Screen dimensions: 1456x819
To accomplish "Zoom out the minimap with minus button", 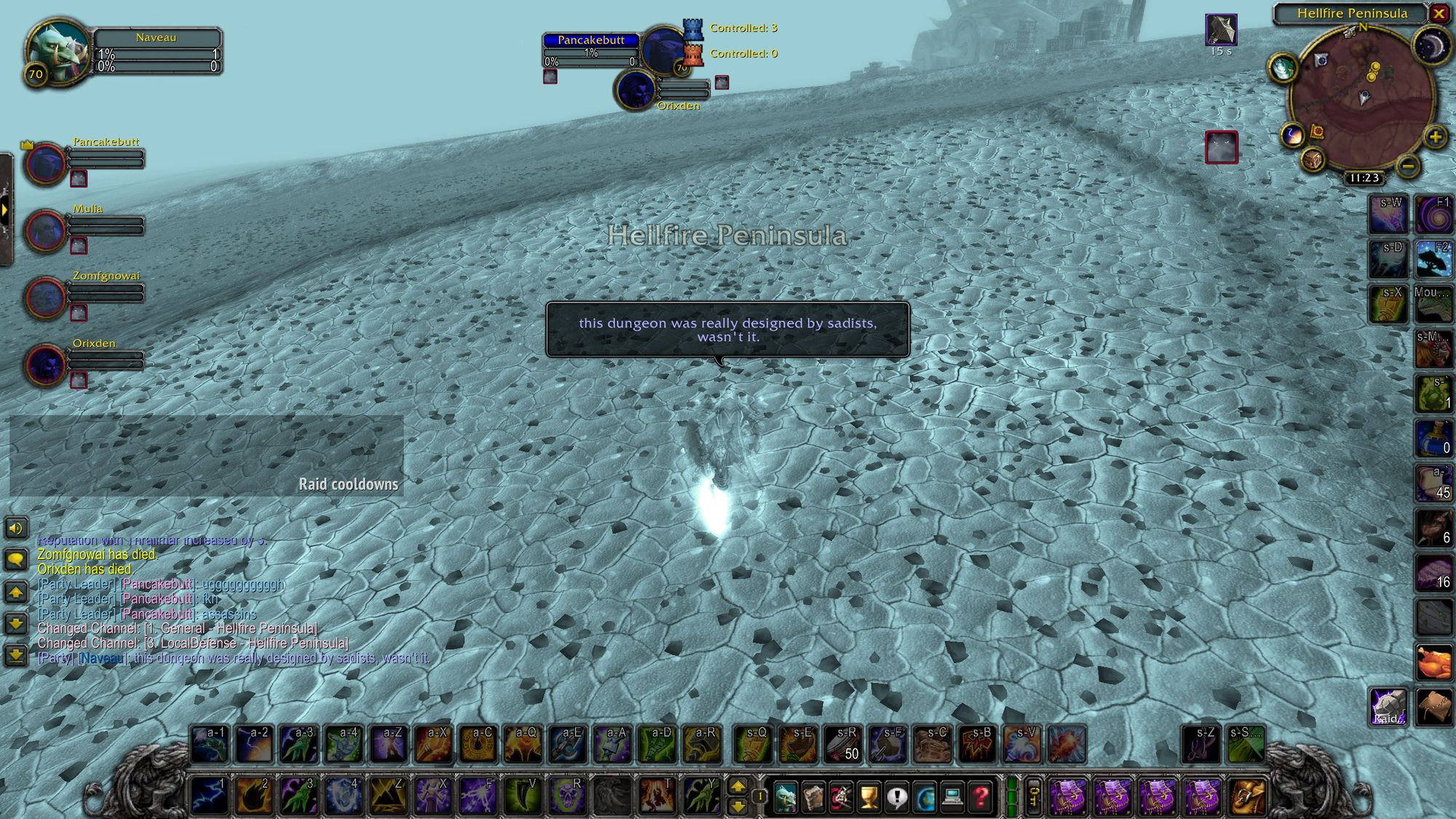I will [1408, 166].
